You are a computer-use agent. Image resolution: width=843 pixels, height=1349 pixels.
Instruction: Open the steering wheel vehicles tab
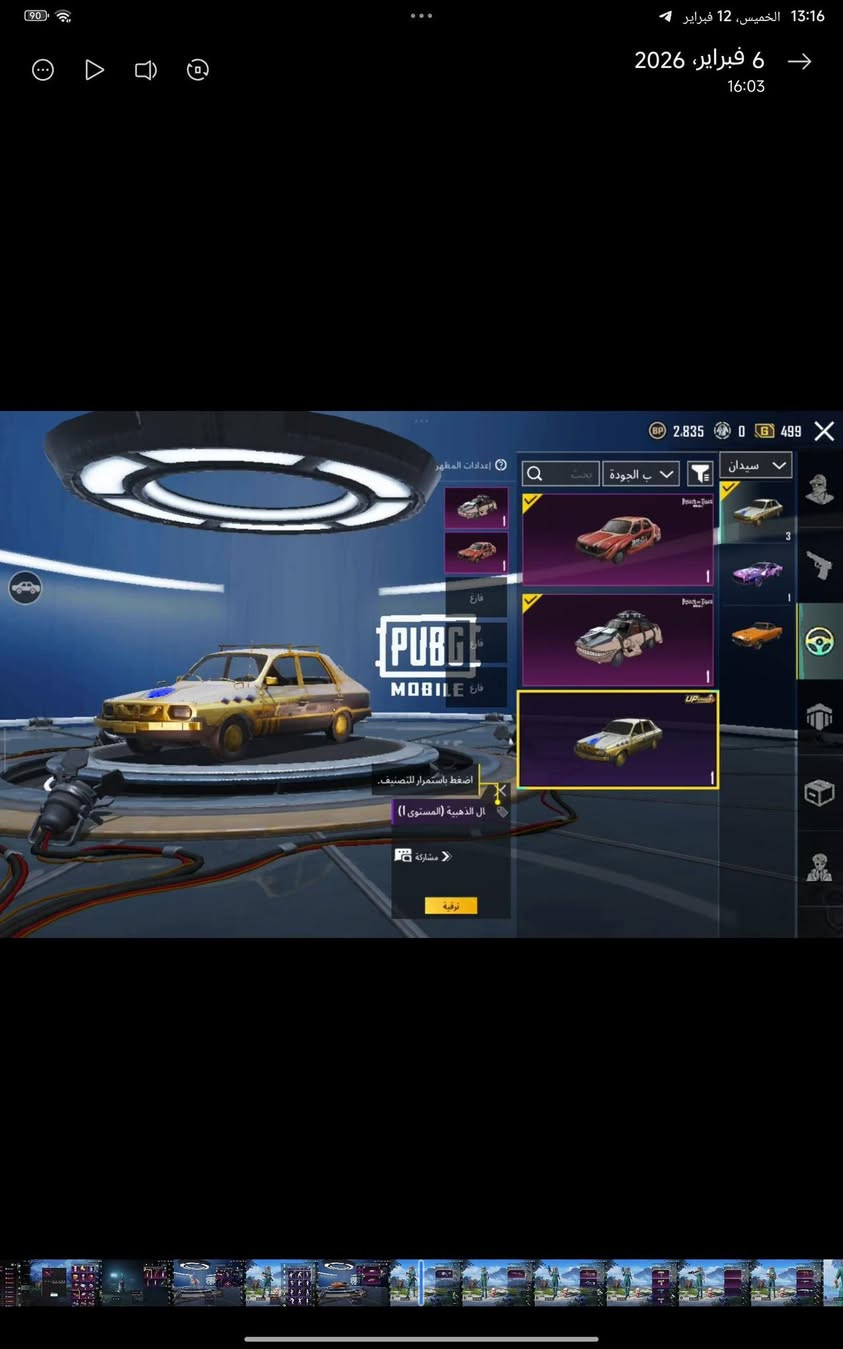820,641
